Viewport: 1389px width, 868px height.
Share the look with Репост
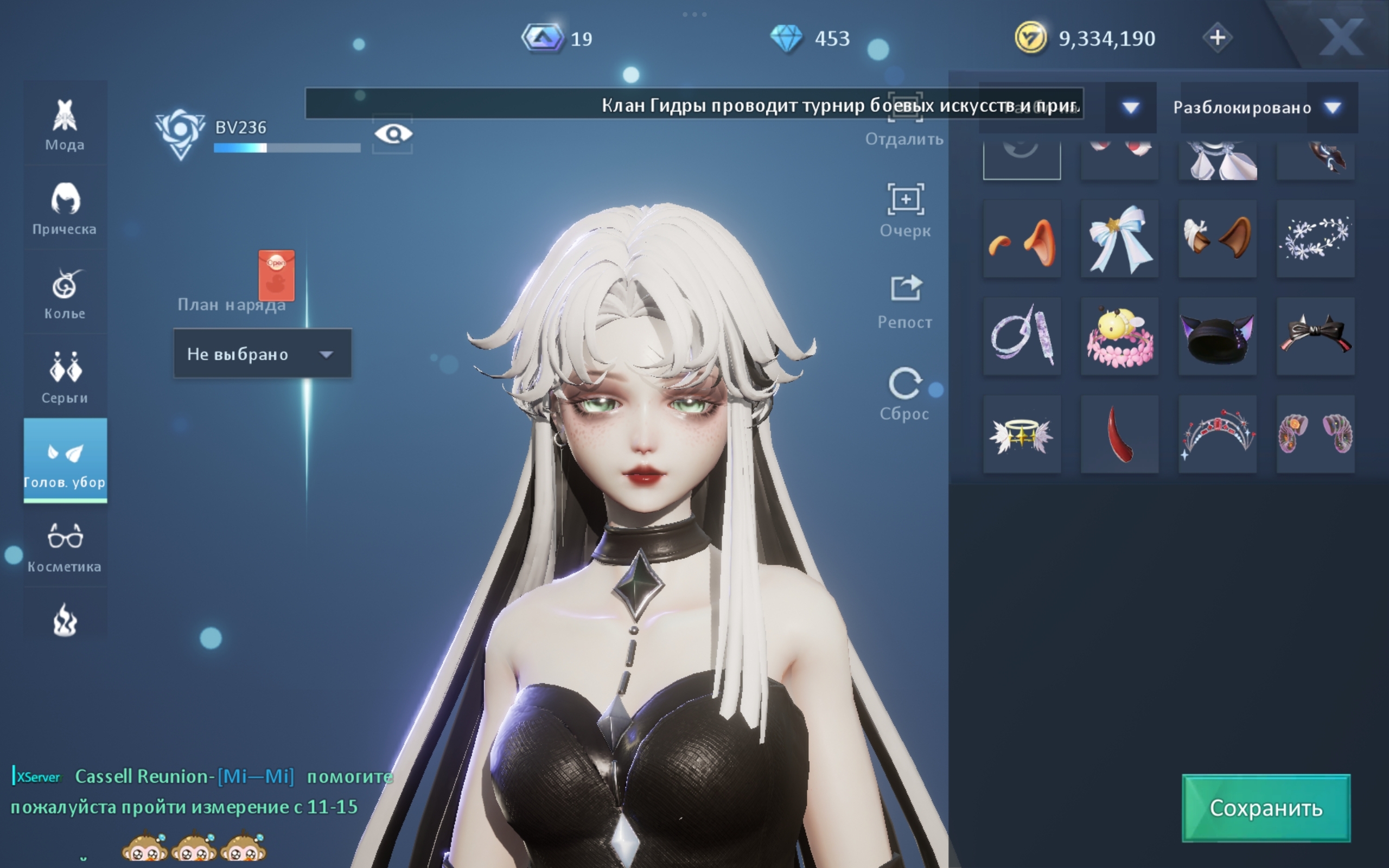(905, 301)
